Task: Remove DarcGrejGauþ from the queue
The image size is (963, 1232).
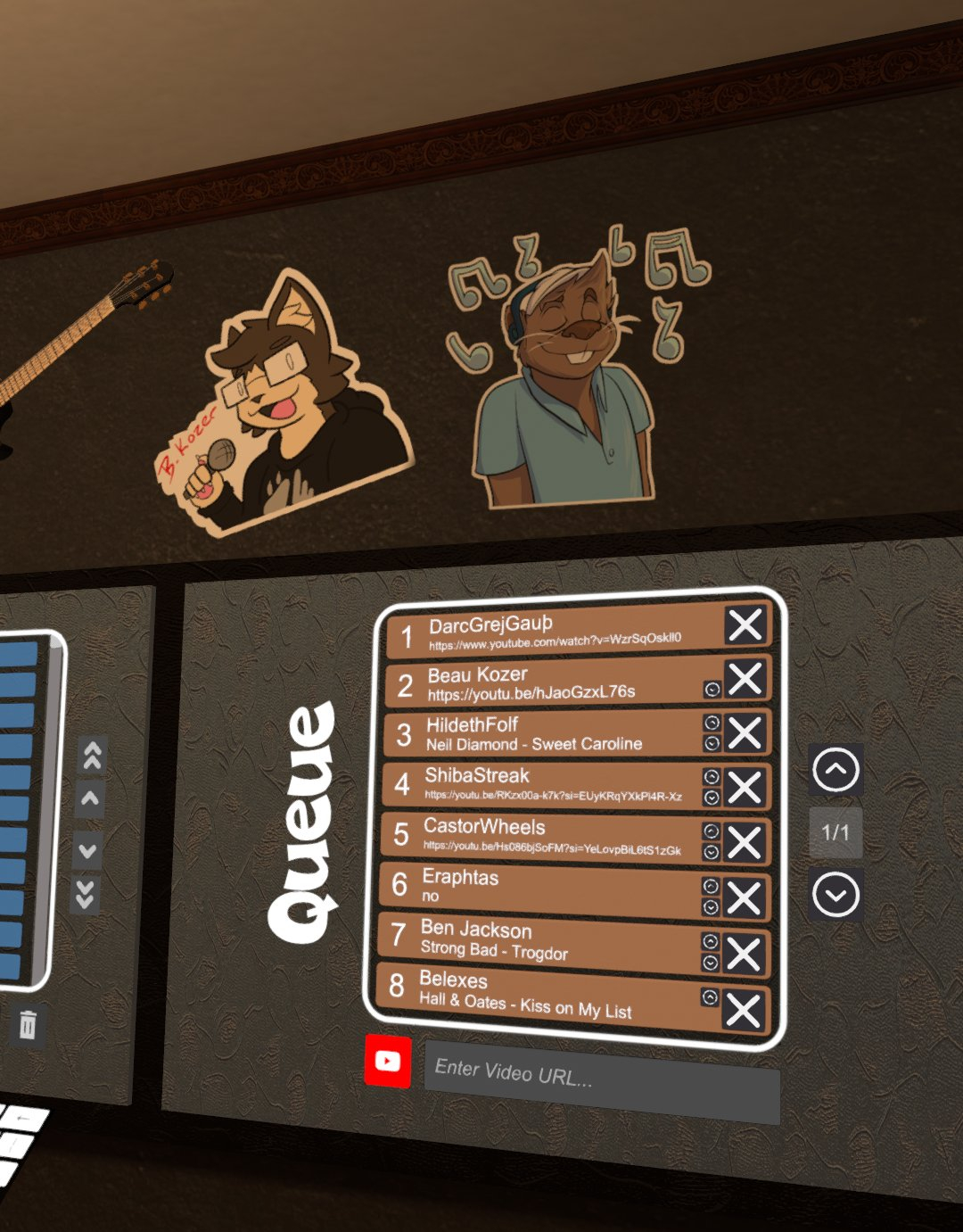Action: point(745,624)
